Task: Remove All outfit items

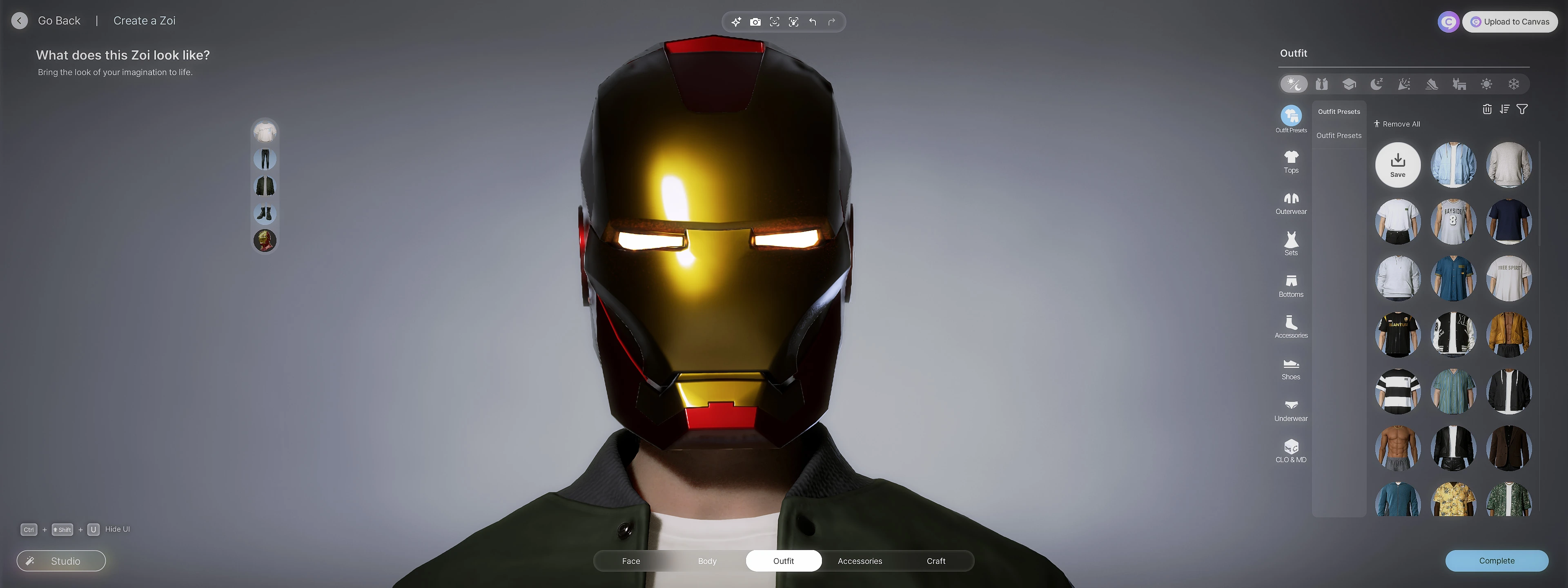Action: (1397, 124)
